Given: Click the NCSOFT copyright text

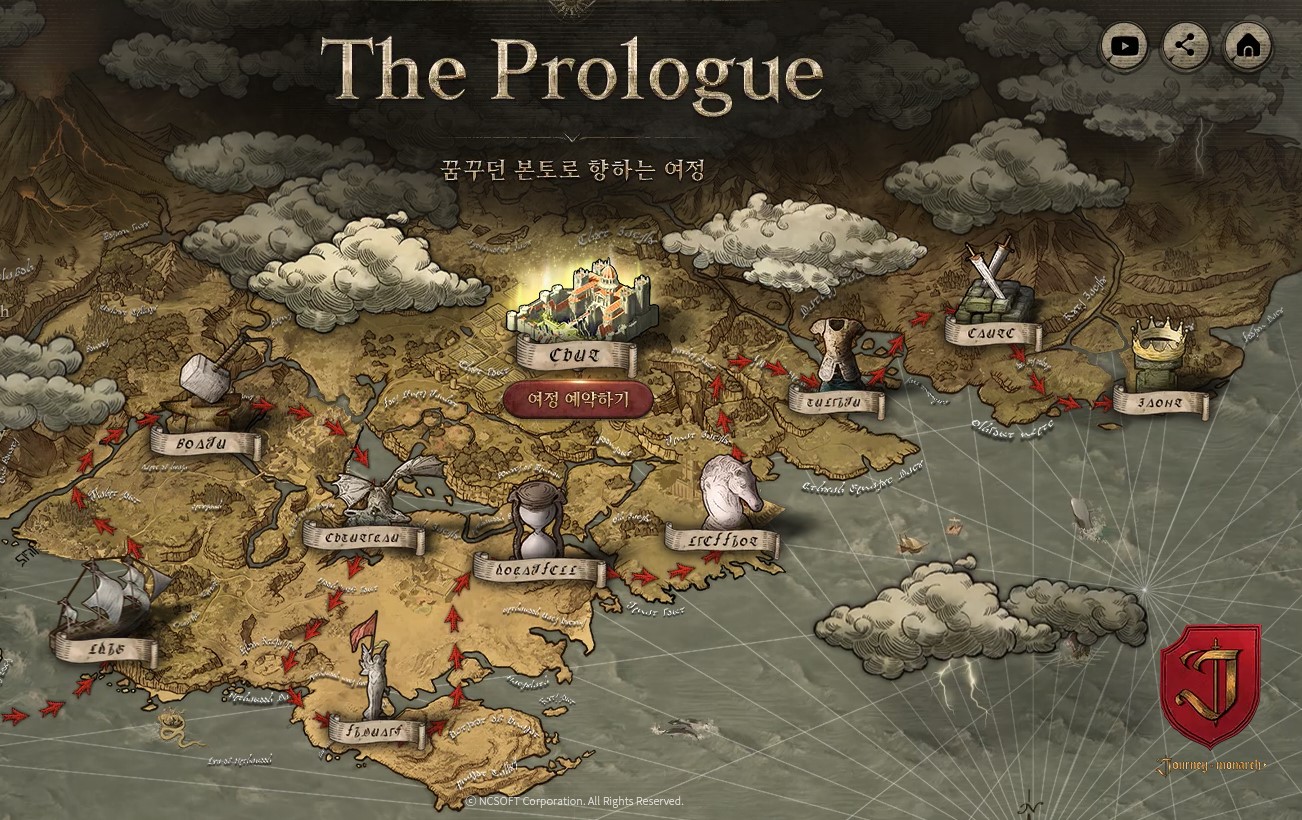Looking at the screenshot, I should tap(575, 801).
